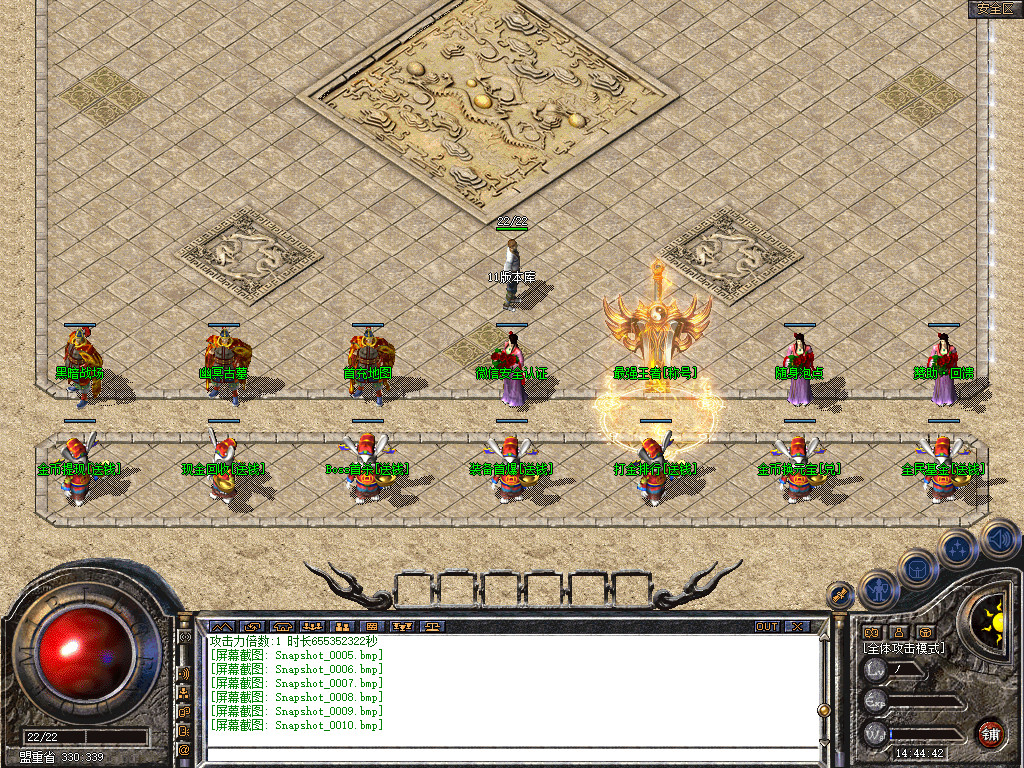Screen dimensions: 1024x768
Task: Open the bag inventory round button
Action: [917, 568]
